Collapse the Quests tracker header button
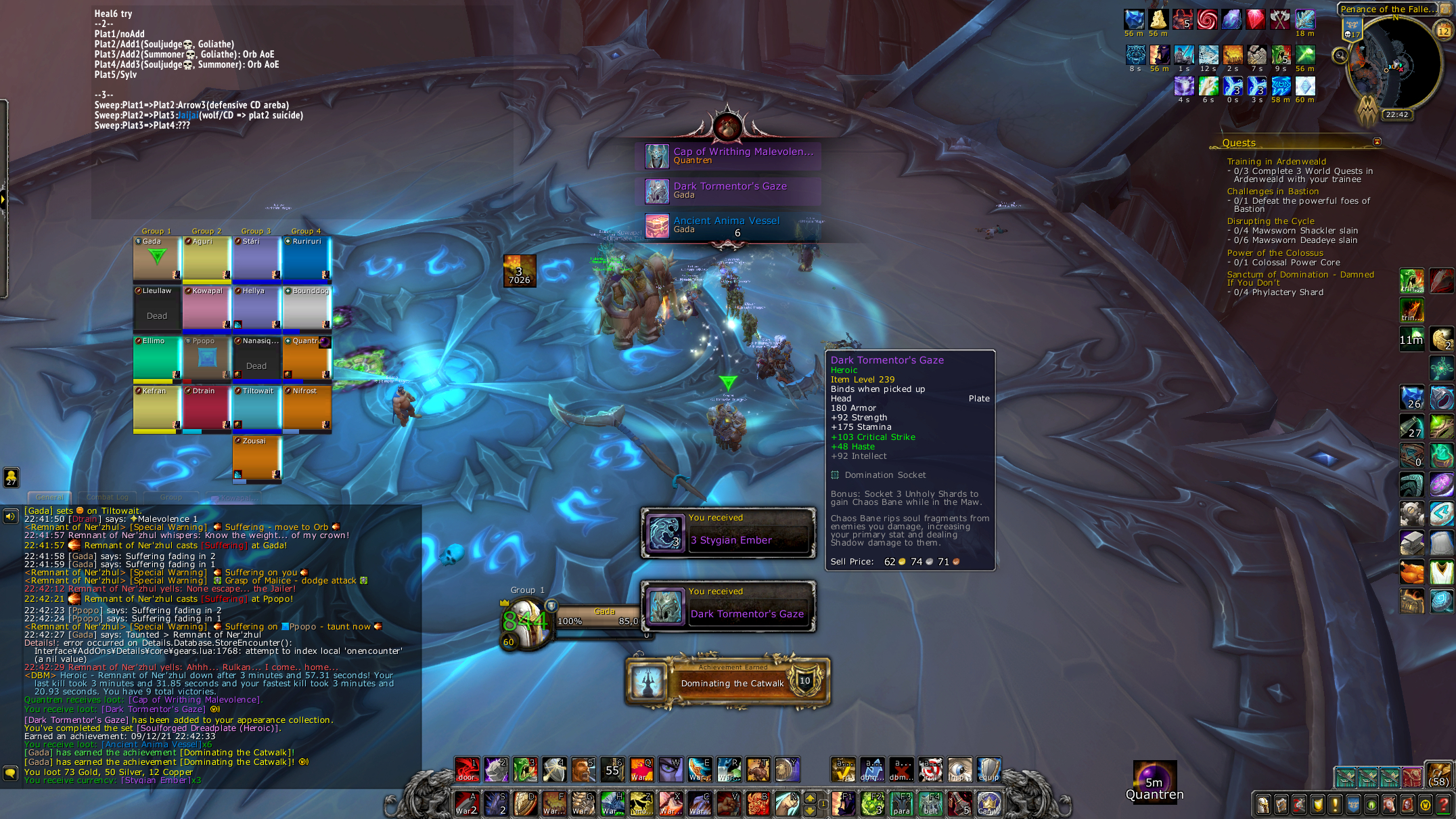The height and width of the screenshot is (819, 1456). point(1377,142)
